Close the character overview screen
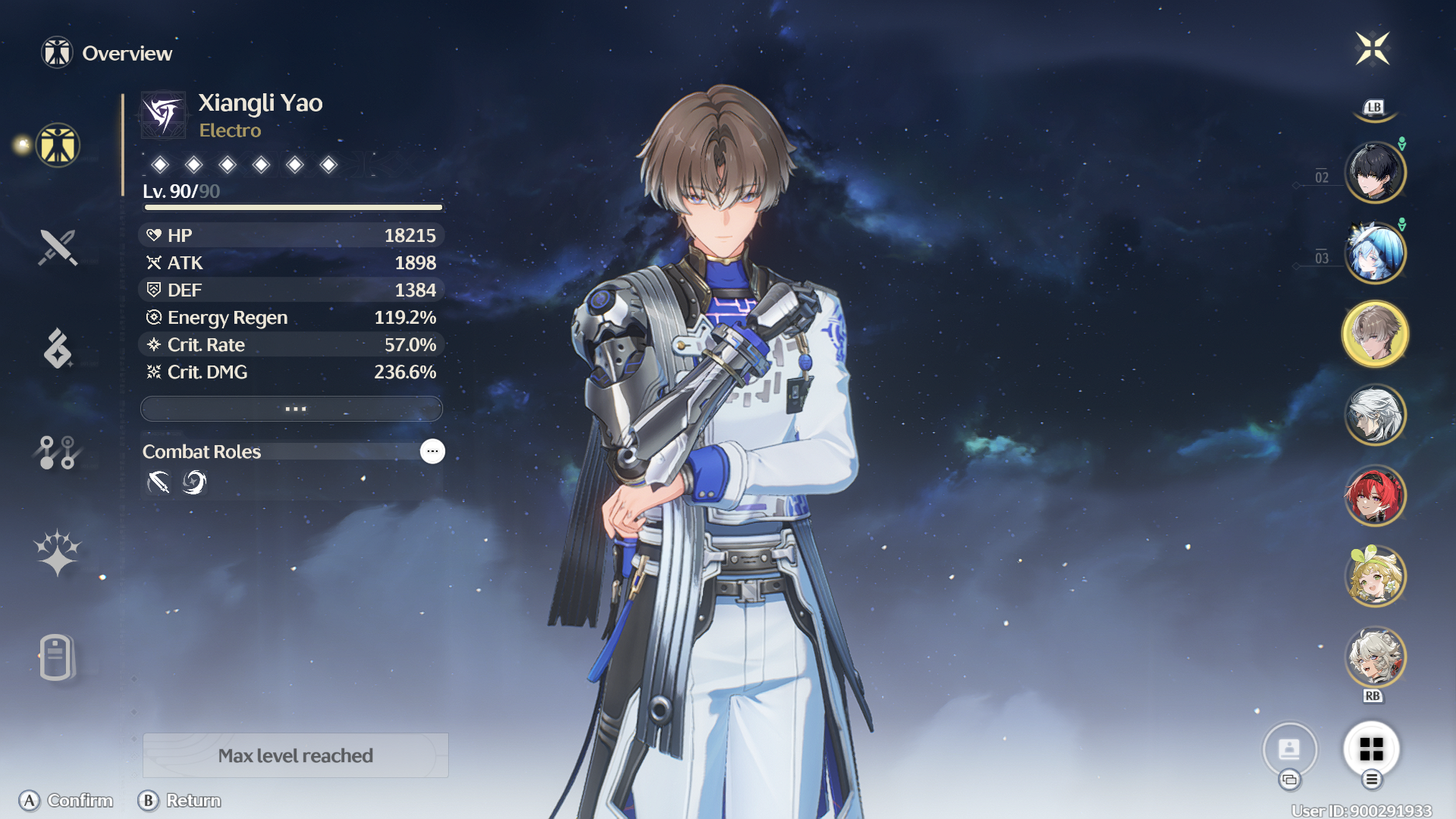This screenshot has height=819, width=1456. 1373,49
